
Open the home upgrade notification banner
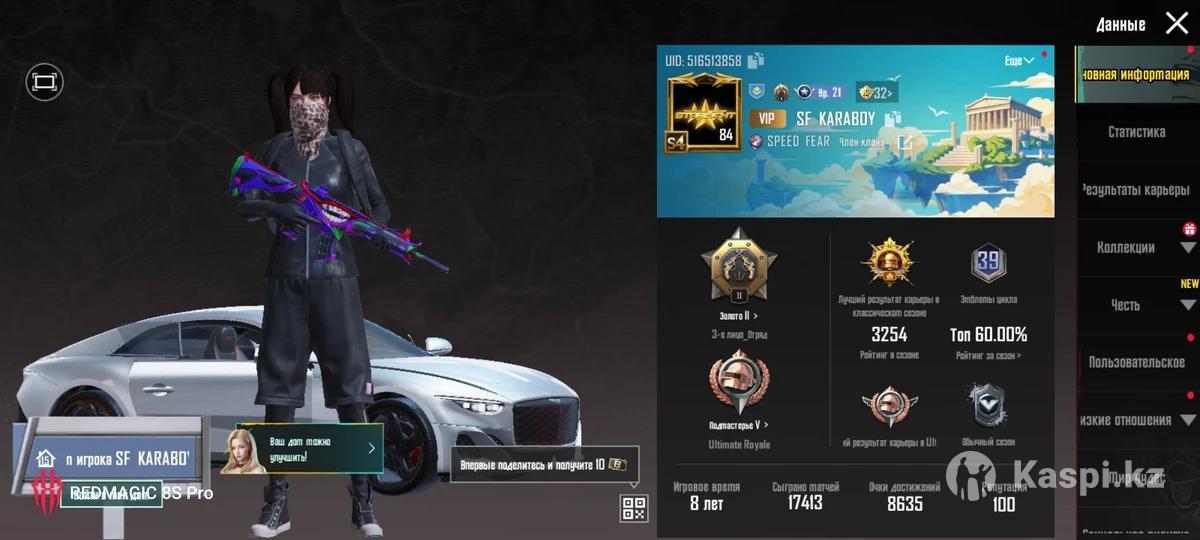coord(308,448)
